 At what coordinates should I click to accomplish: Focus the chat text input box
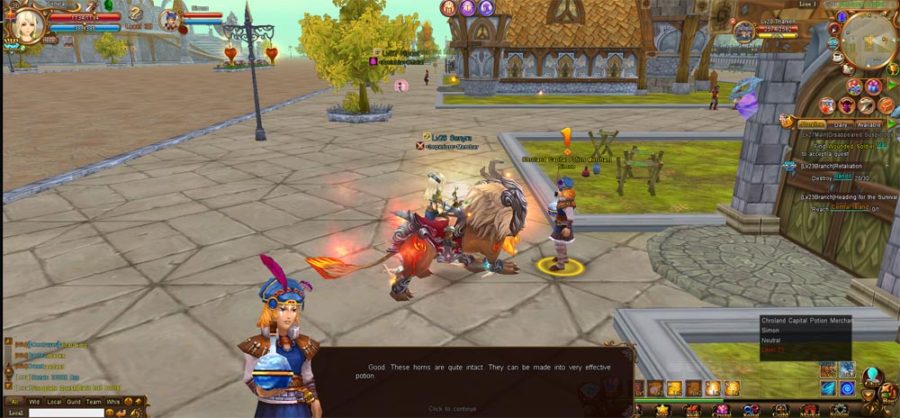tap(65, 412)
